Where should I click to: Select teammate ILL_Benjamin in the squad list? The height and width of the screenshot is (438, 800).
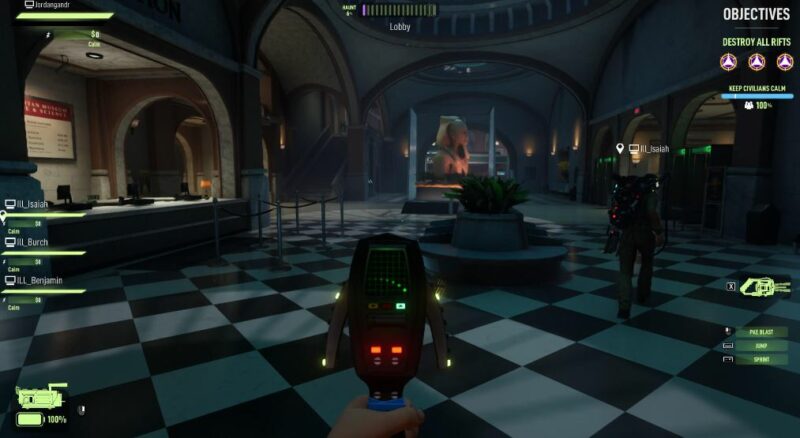click(x=39, y=280)
